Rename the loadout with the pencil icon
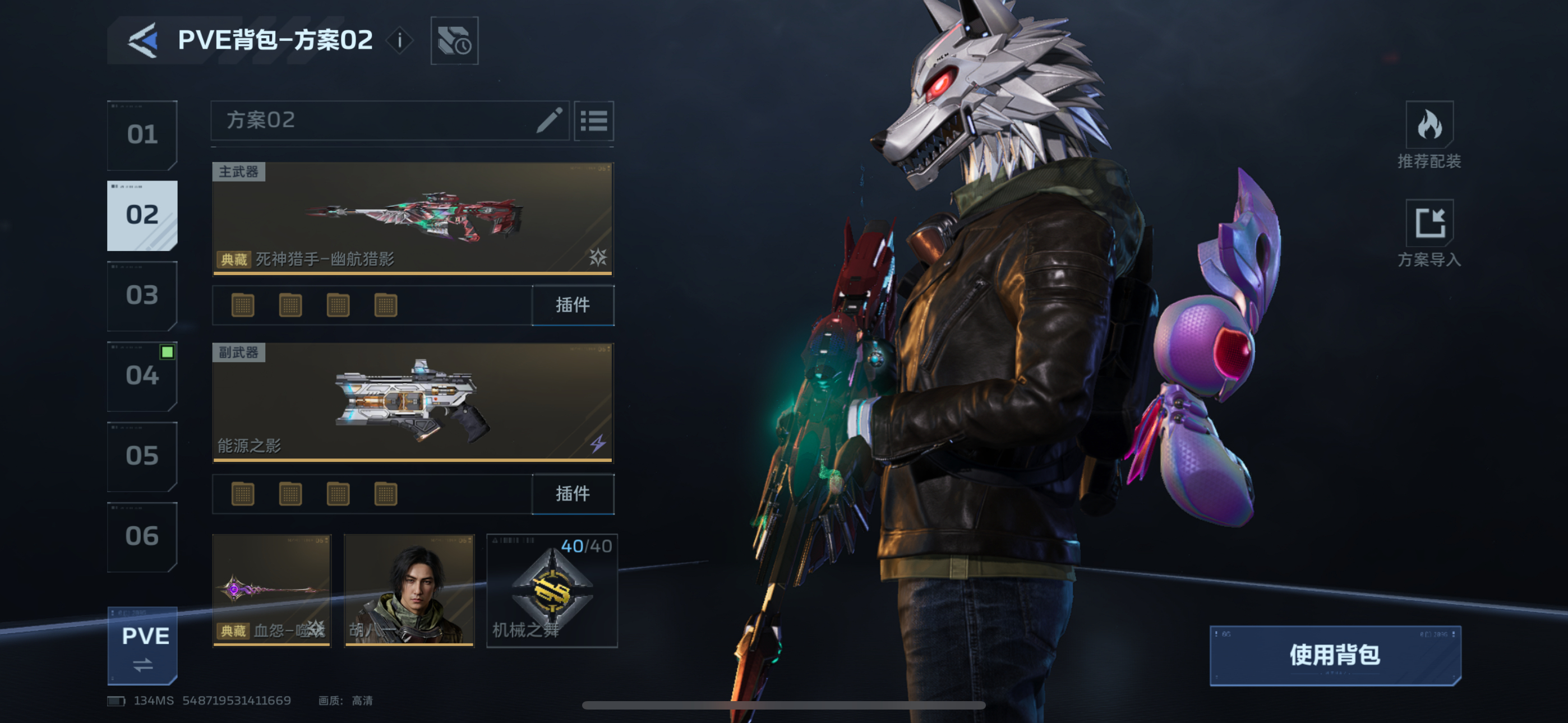The width and height of the screenshot is (1568, 723). point(549,120)
